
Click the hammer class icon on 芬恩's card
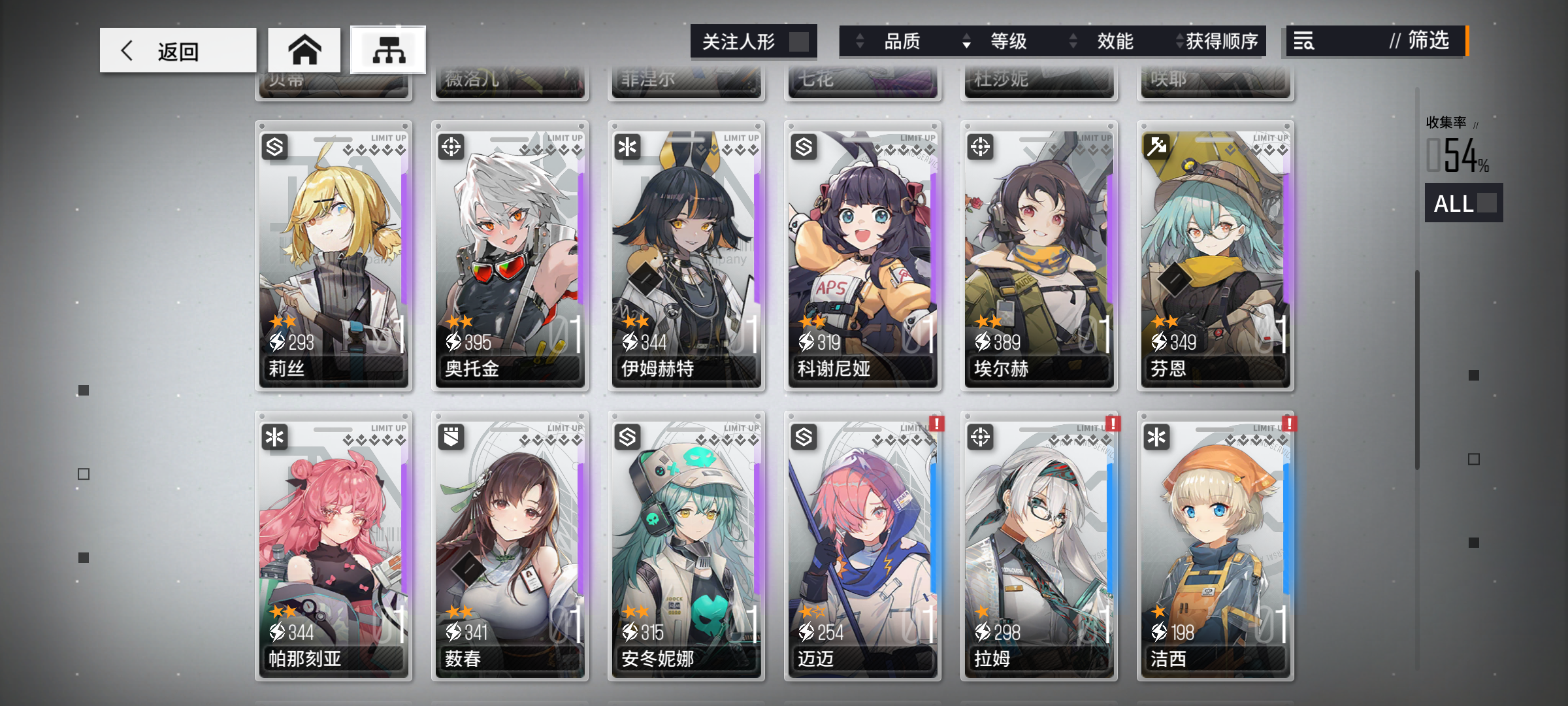(x=1156, y=146)
